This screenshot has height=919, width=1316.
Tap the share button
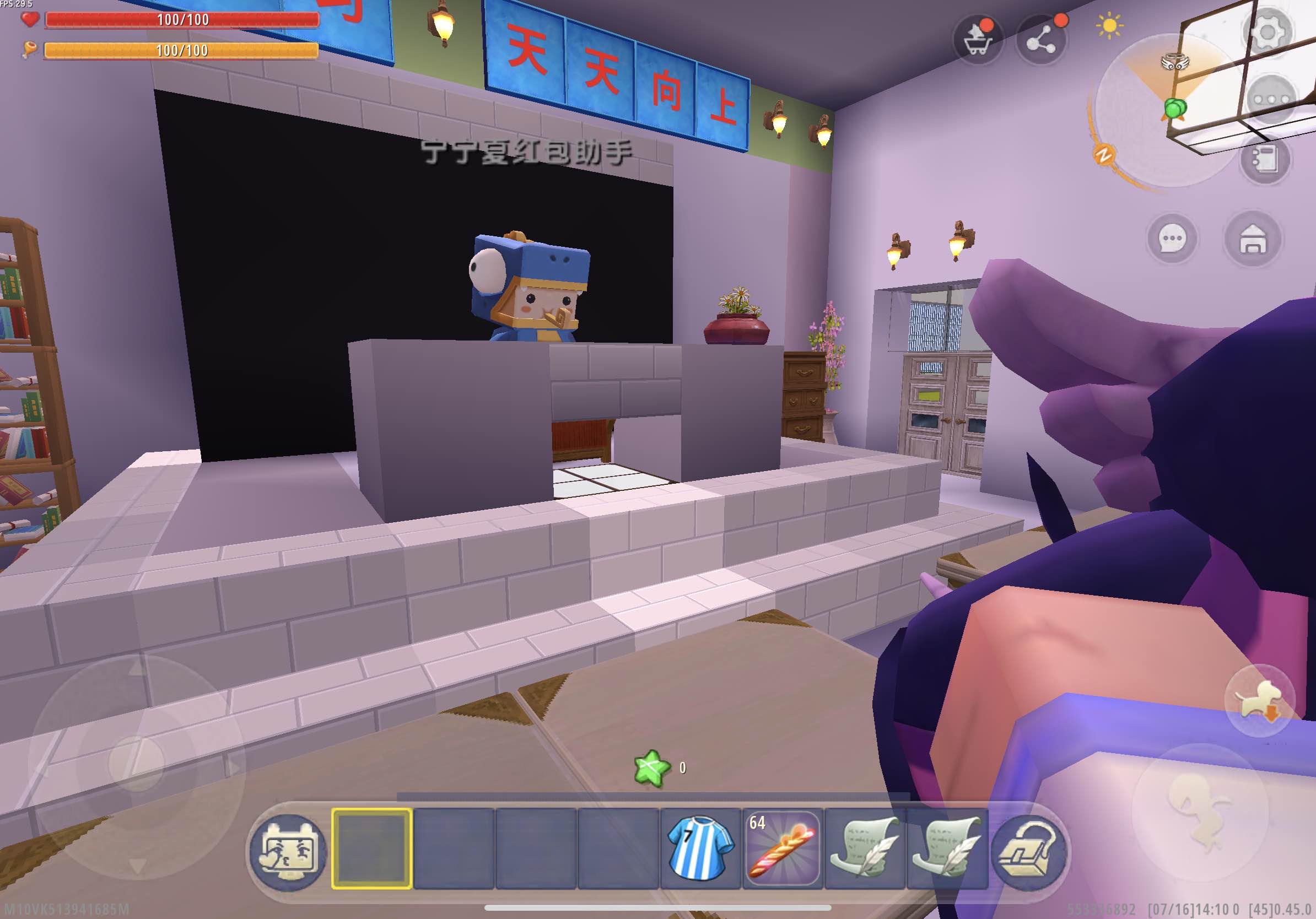click(x=1041, y=40)
